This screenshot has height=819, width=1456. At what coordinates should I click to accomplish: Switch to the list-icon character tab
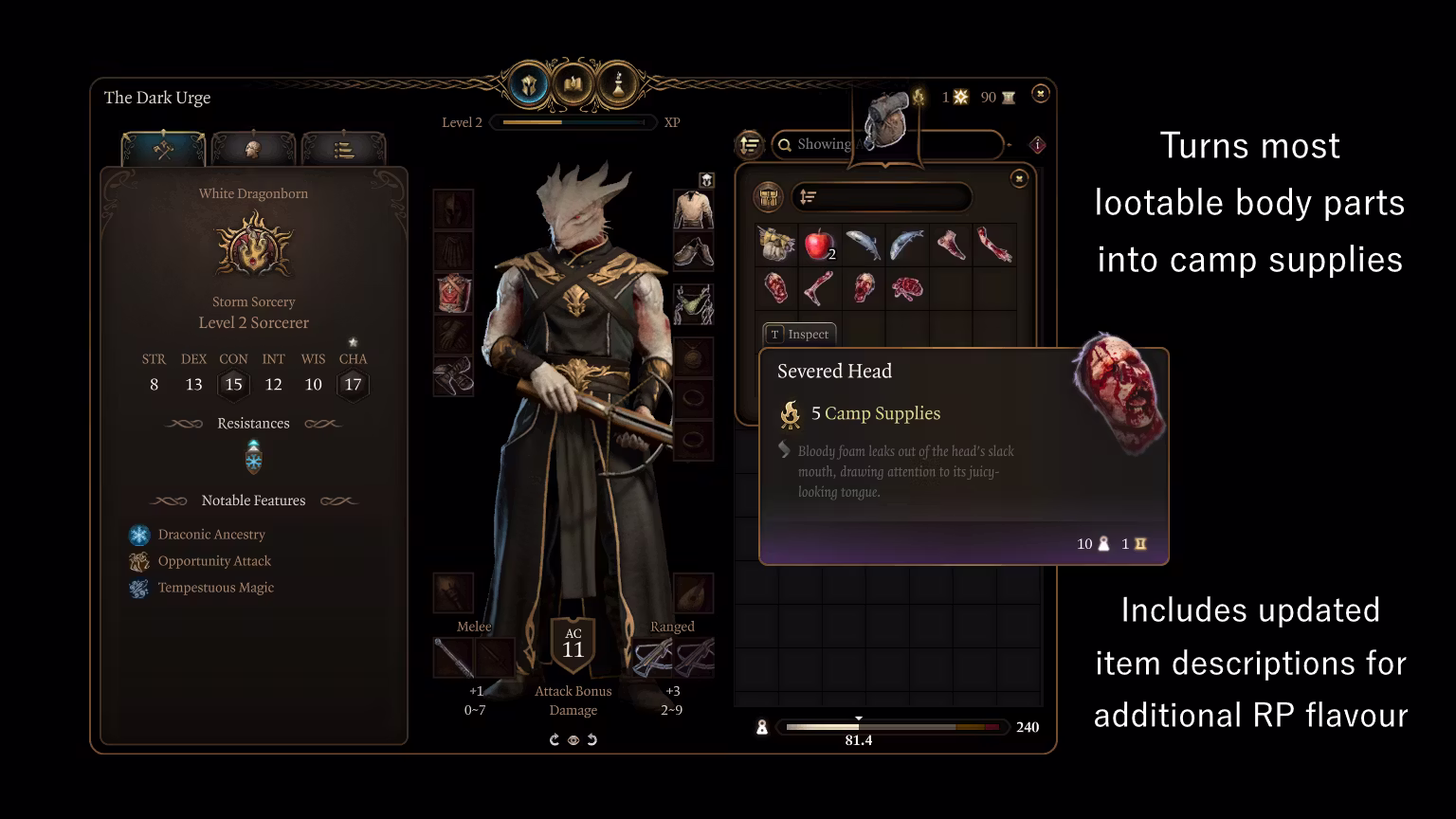point(343,150)
